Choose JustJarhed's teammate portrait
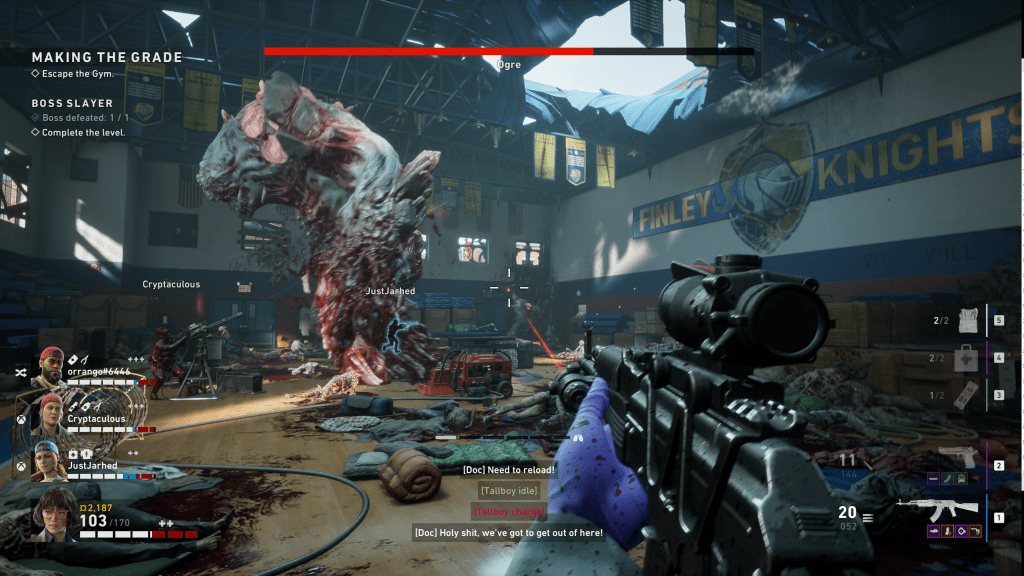 click(52, 458)
